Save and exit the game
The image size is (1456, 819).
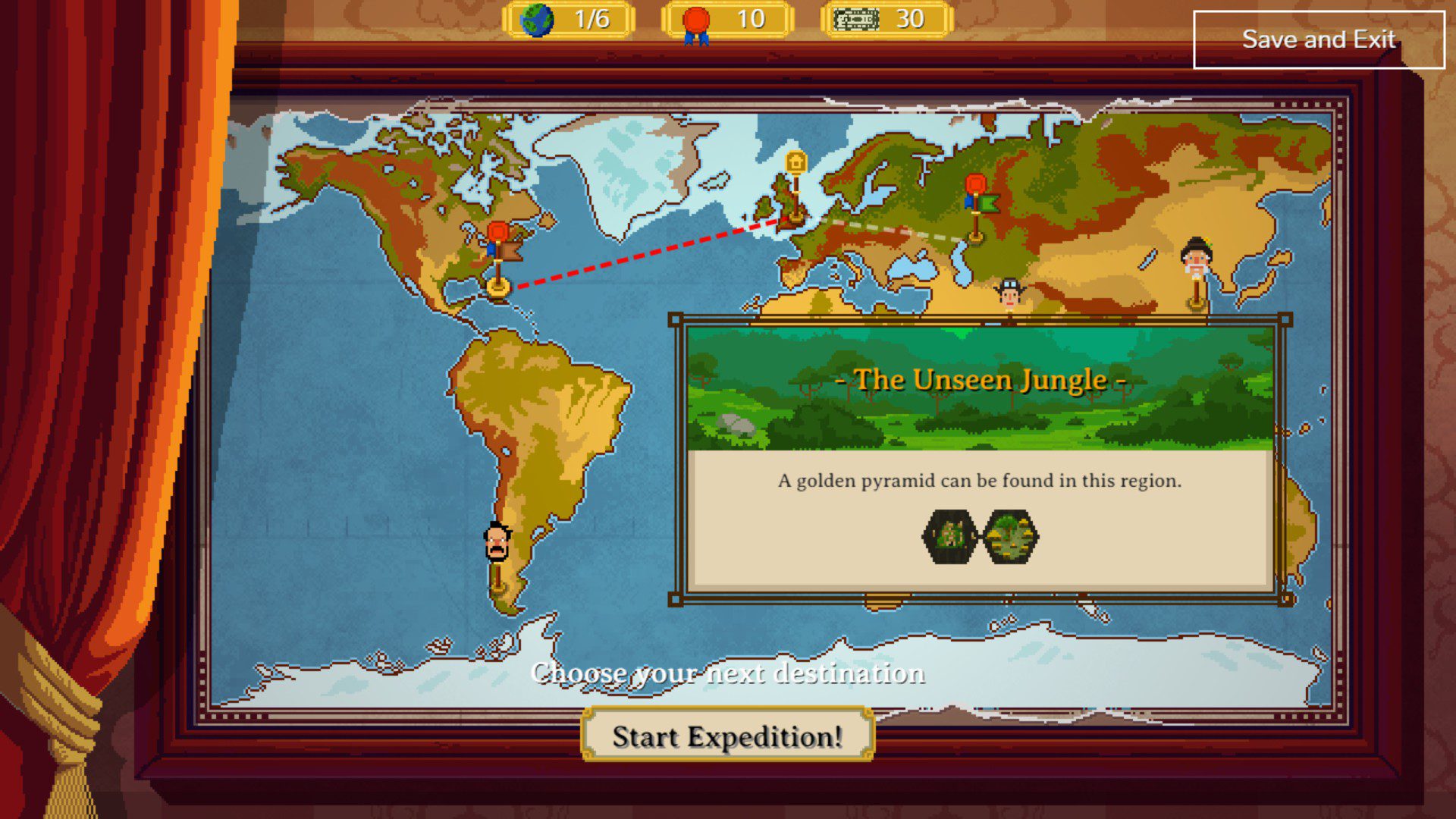1318,39
